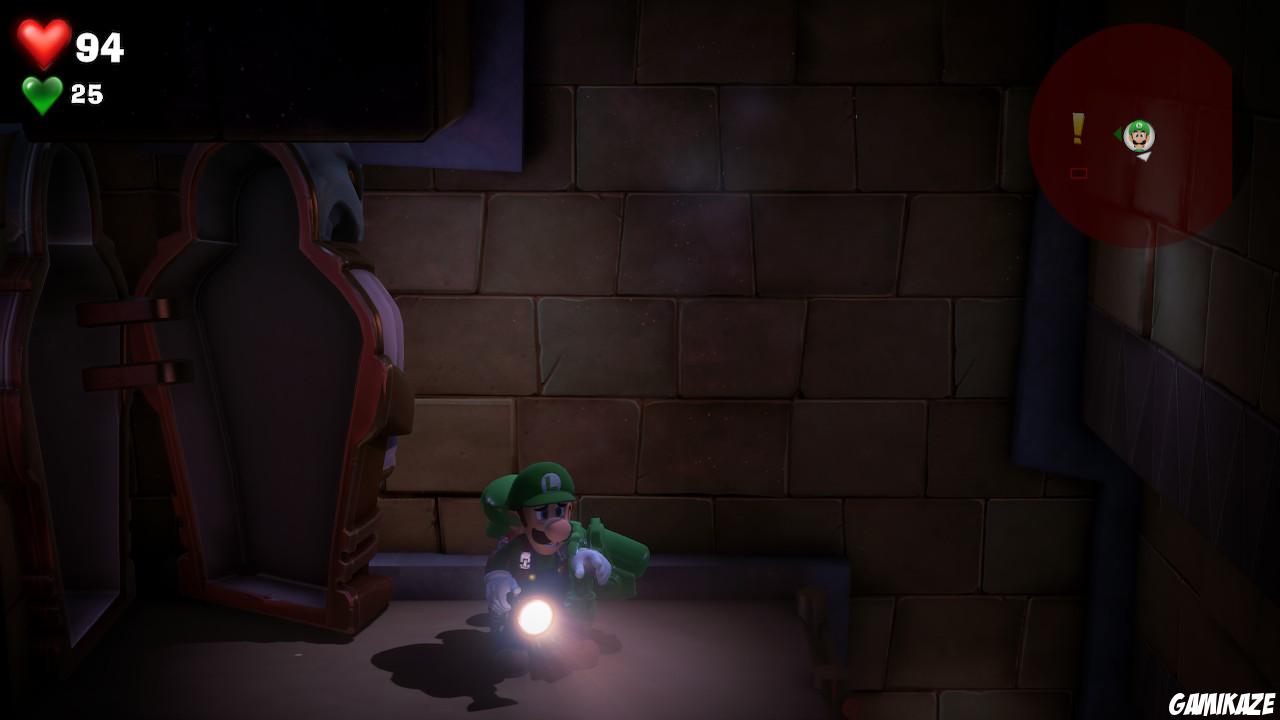Click the green arrow beside Luigi's minimap portrait
Image resolution: width=1280 pixels, height=720 pixels.
1118,135
